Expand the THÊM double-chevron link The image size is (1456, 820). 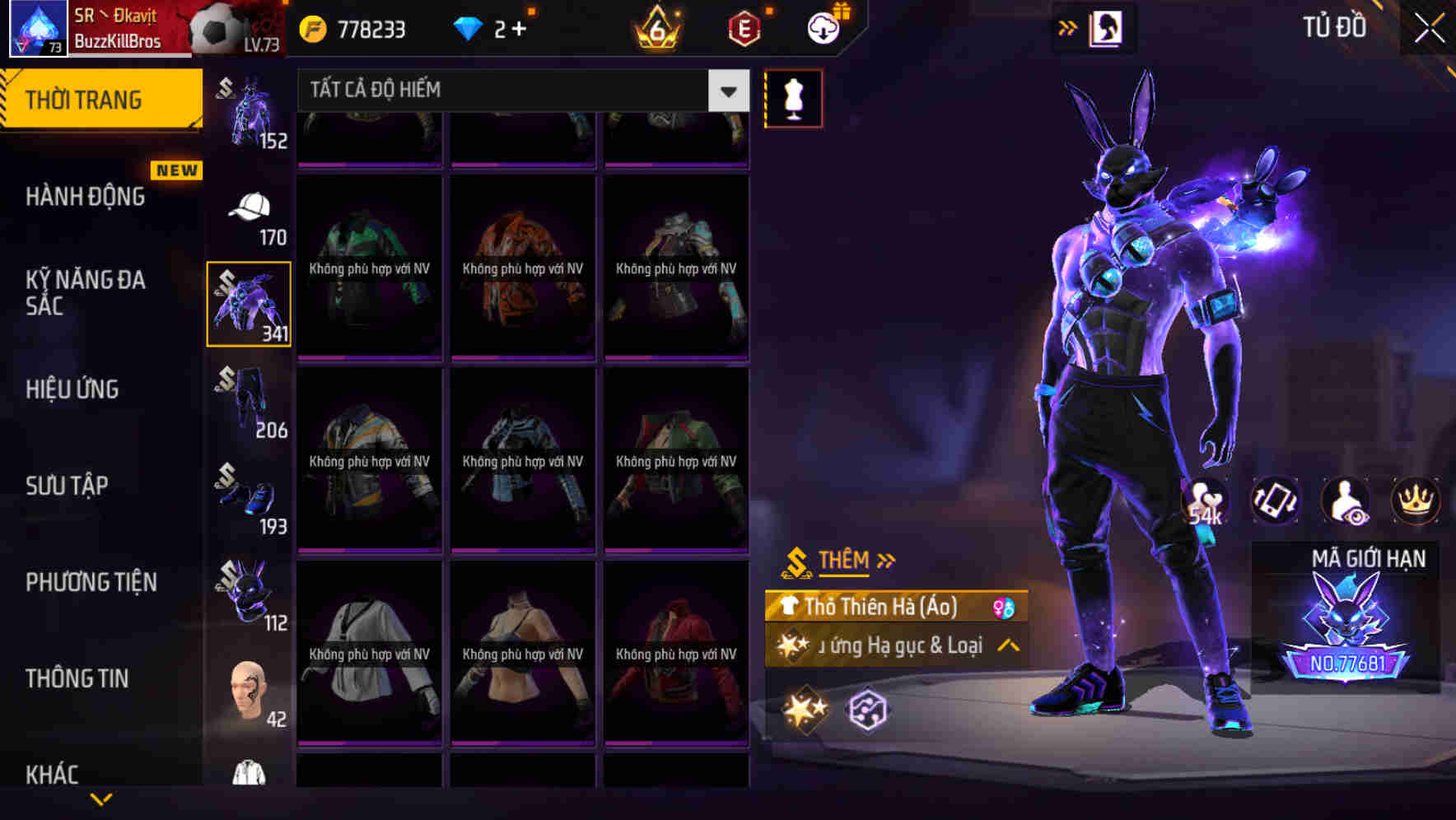pyautogui.click(x=887, y=560)
